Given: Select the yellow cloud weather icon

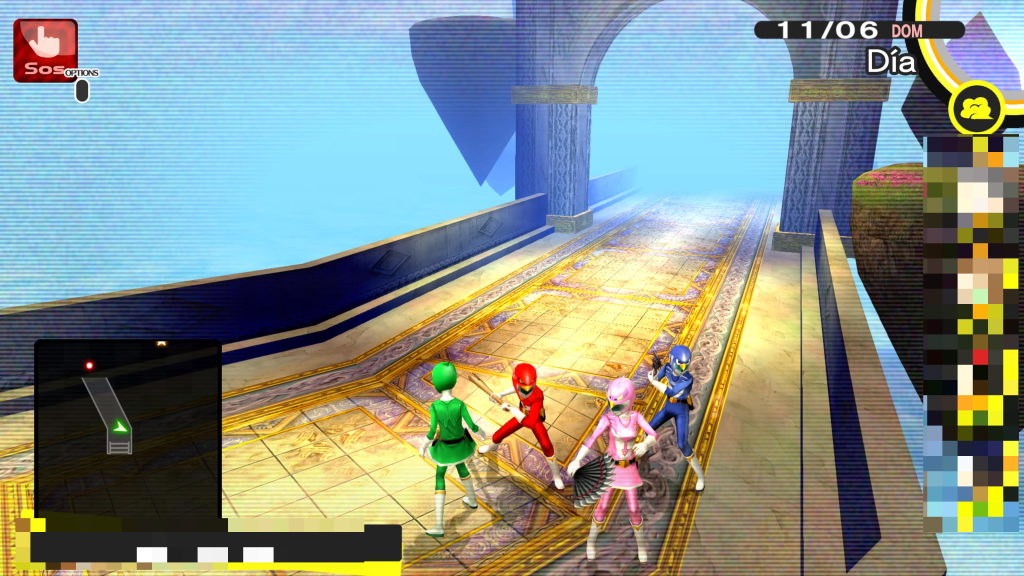Looking at the screenshot, I should (x=978, y=109).
